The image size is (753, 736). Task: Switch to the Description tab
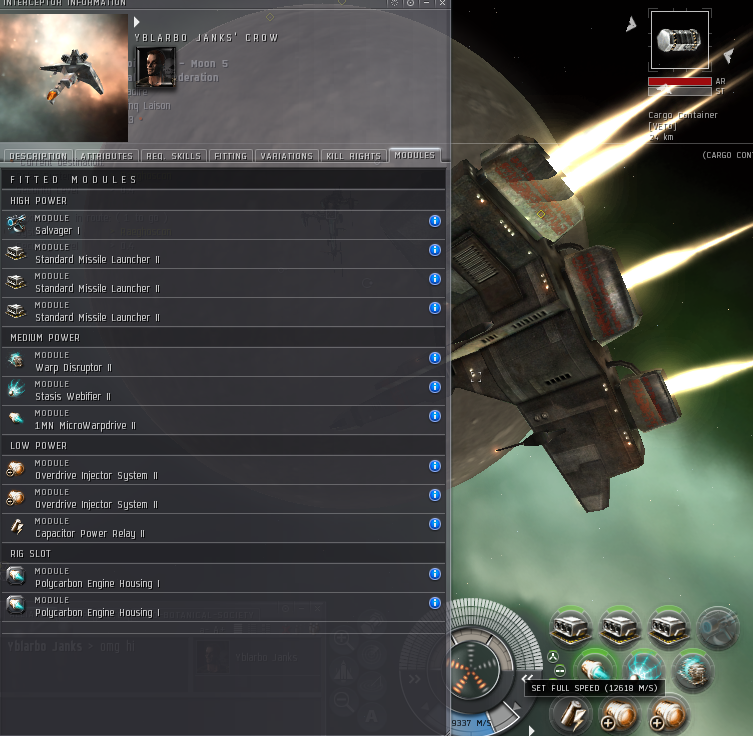coord(38,156)
